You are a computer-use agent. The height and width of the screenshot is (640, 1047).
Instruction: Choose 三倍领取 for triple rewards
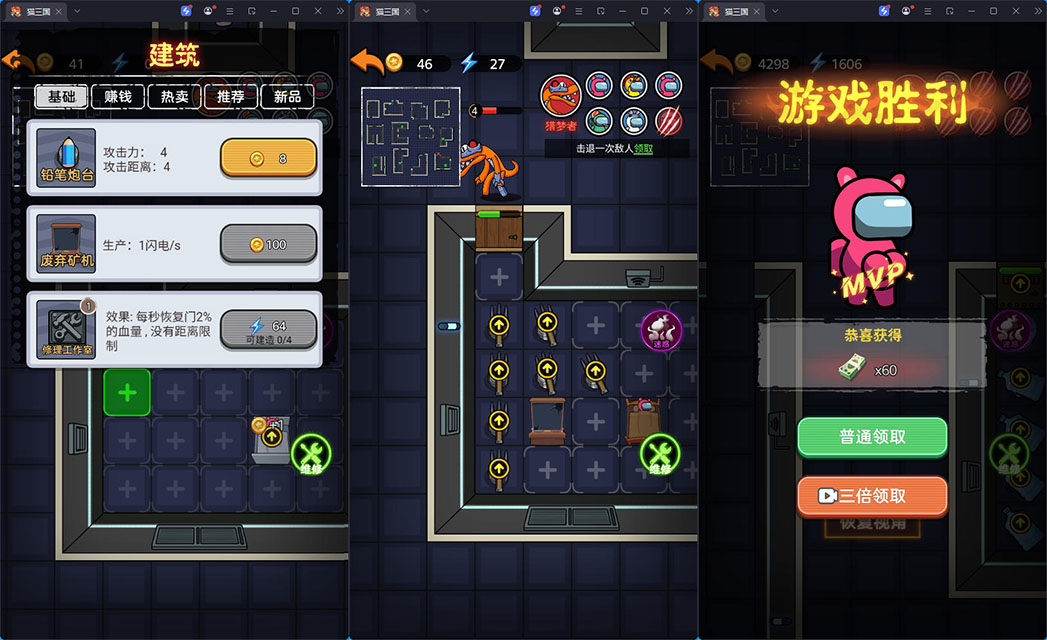point(872,496)
